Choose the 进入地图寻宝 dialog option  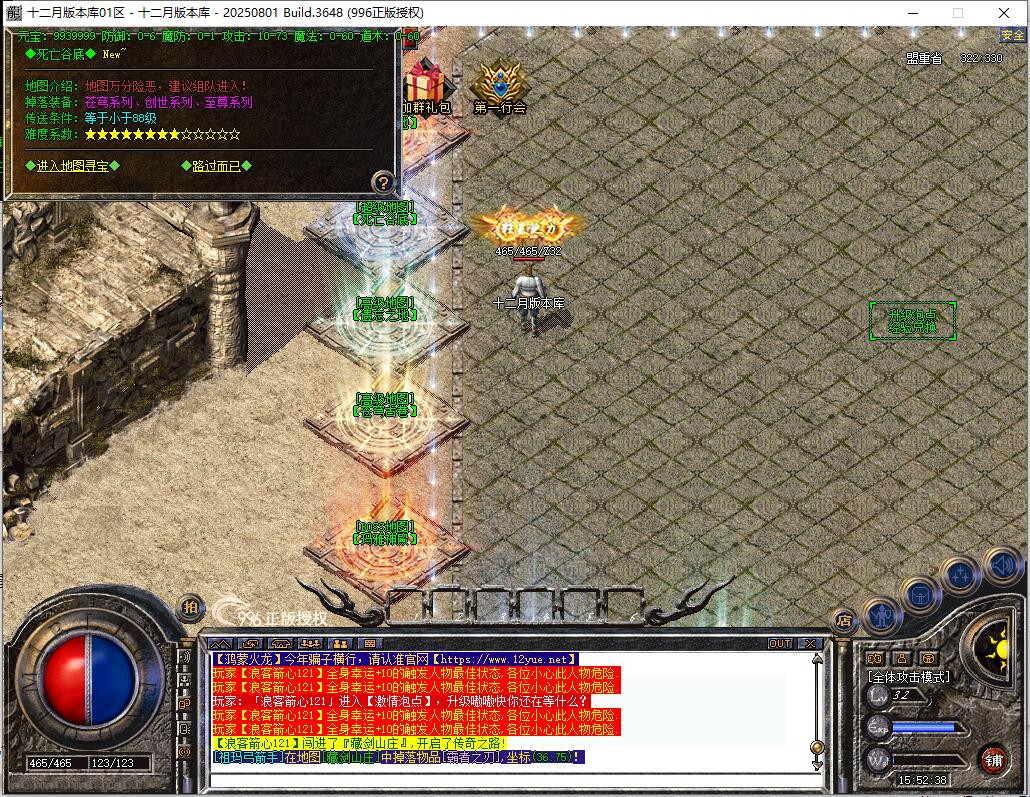(78, 166)
